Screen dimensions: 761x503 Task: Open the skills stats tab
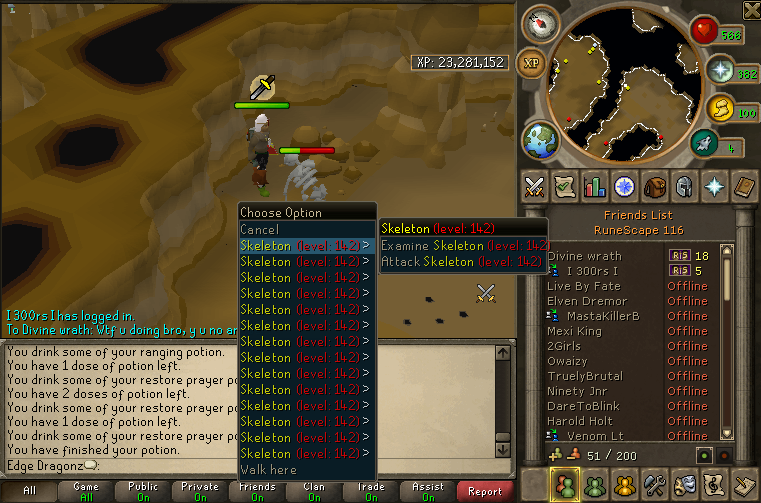(x=595, y=186)
